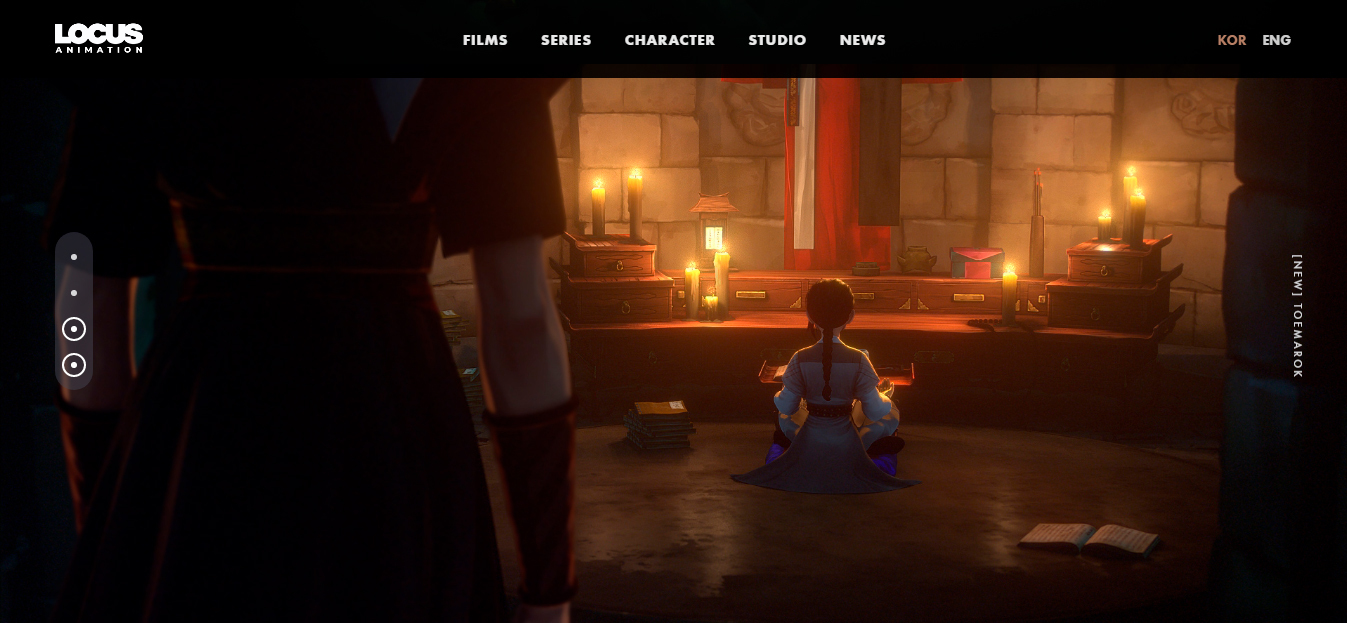1347x623 pixels.
Task: Show the News section
Action: coord(862,40)
